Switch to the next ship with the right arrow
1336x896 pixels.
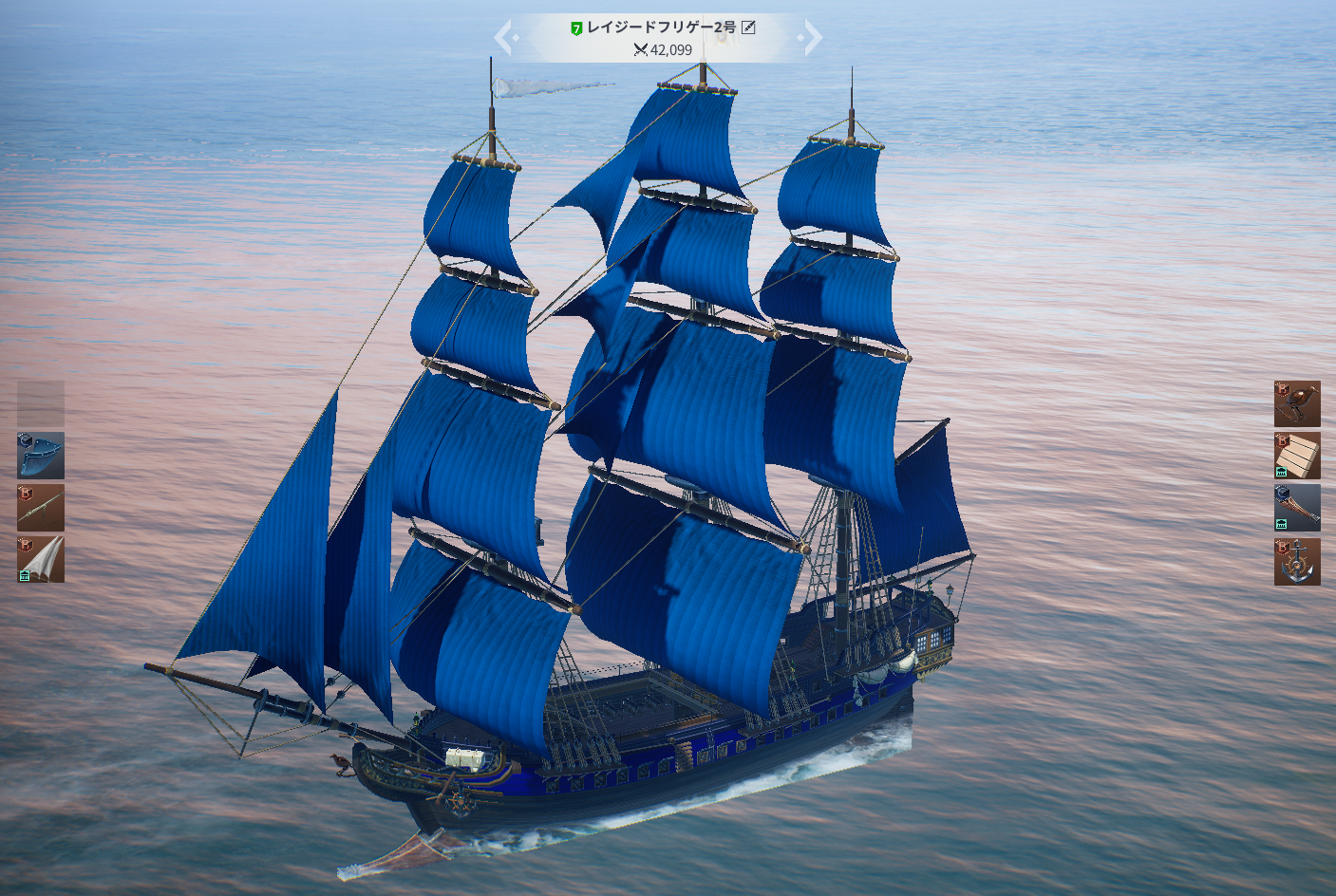(813, 38)
